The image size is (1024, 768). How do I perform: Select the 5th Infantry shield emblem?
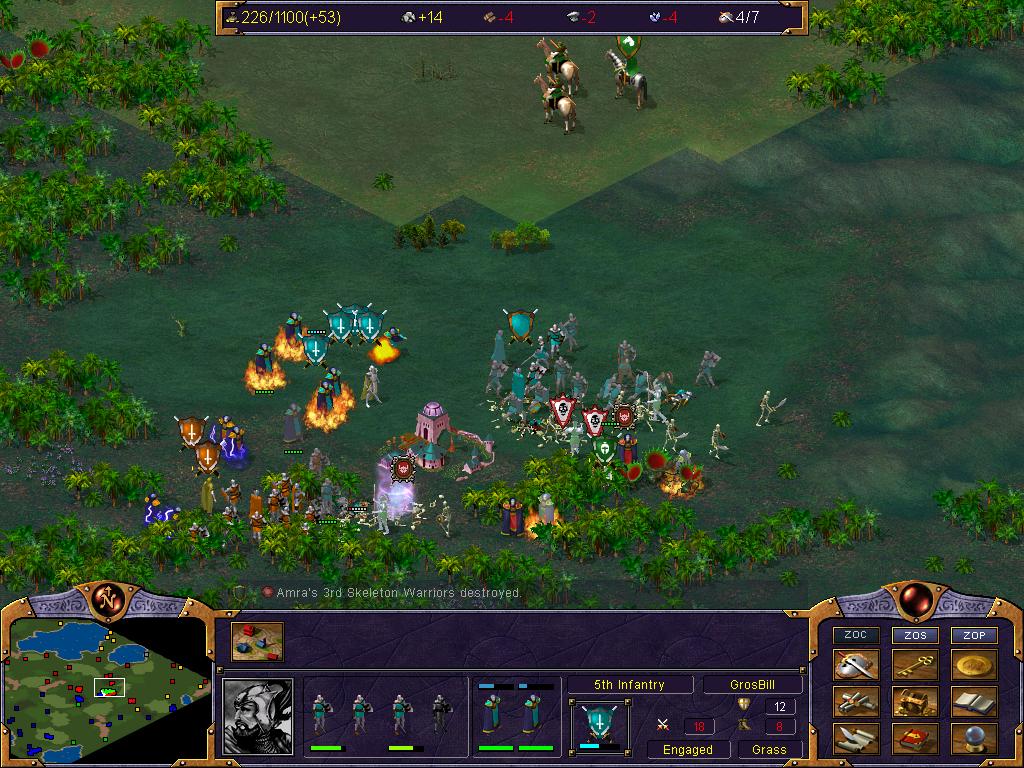pyautogui.click(x=600, y=724)
